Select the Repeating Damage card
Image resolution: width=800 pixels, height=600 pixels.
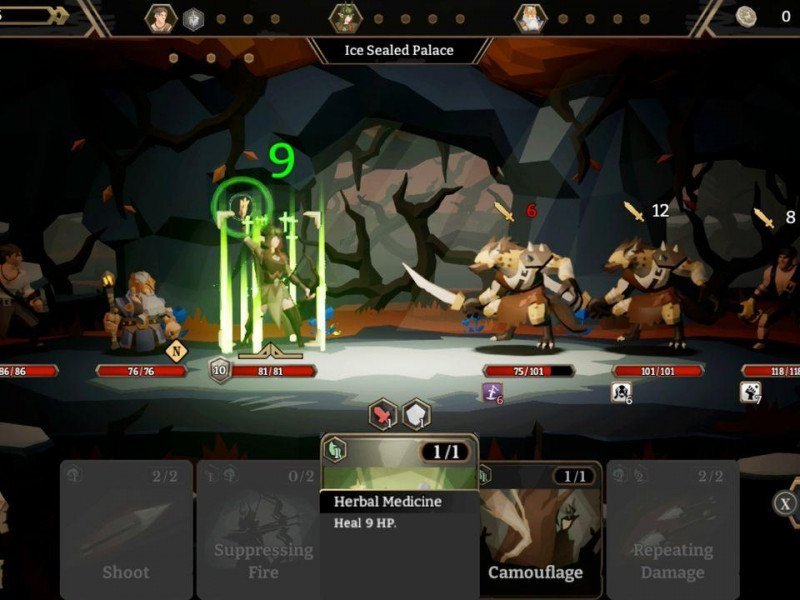tap(672, 530)
